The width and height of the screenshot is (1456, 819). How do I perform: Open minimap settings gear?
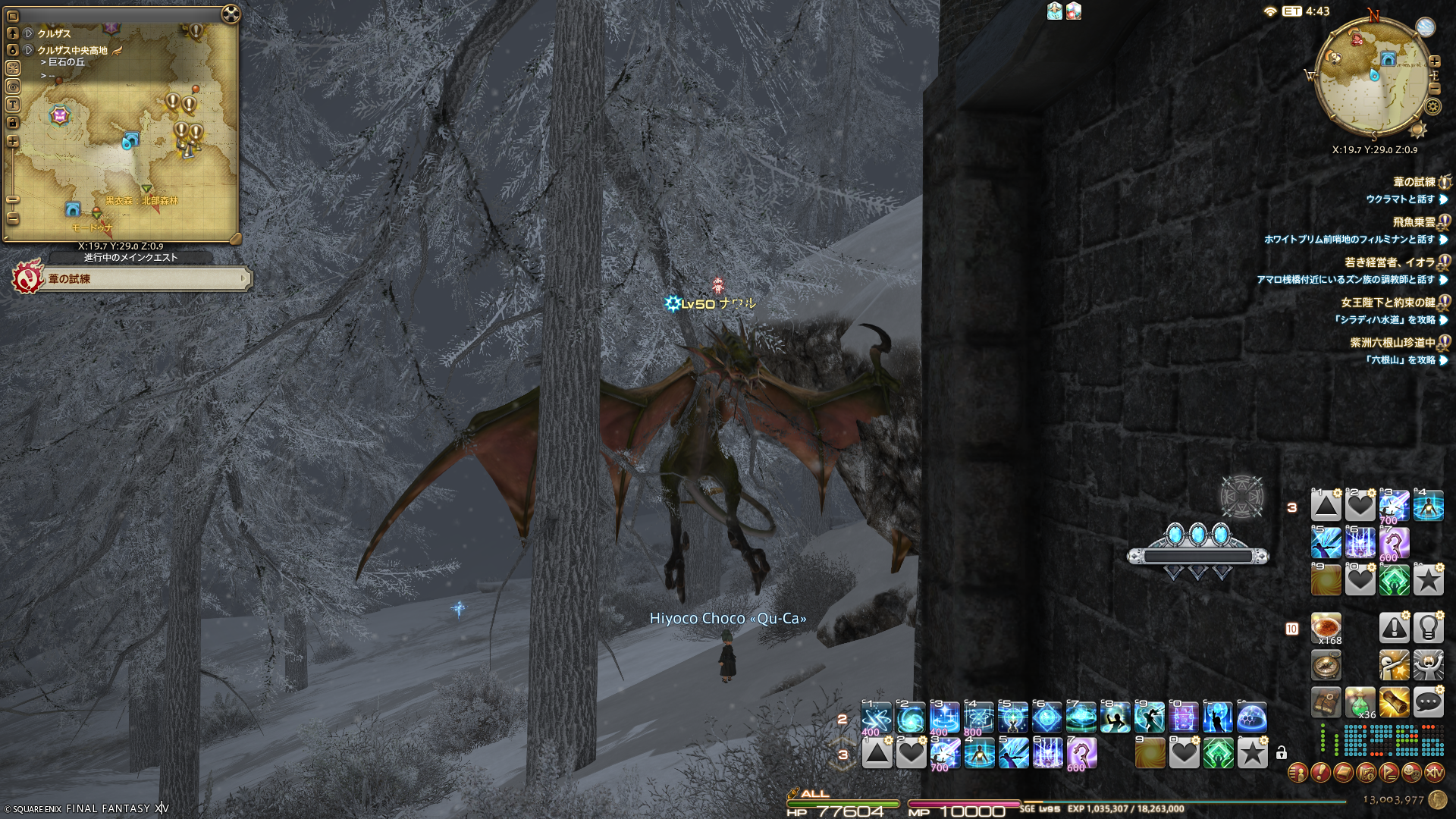click(1432, 107)
